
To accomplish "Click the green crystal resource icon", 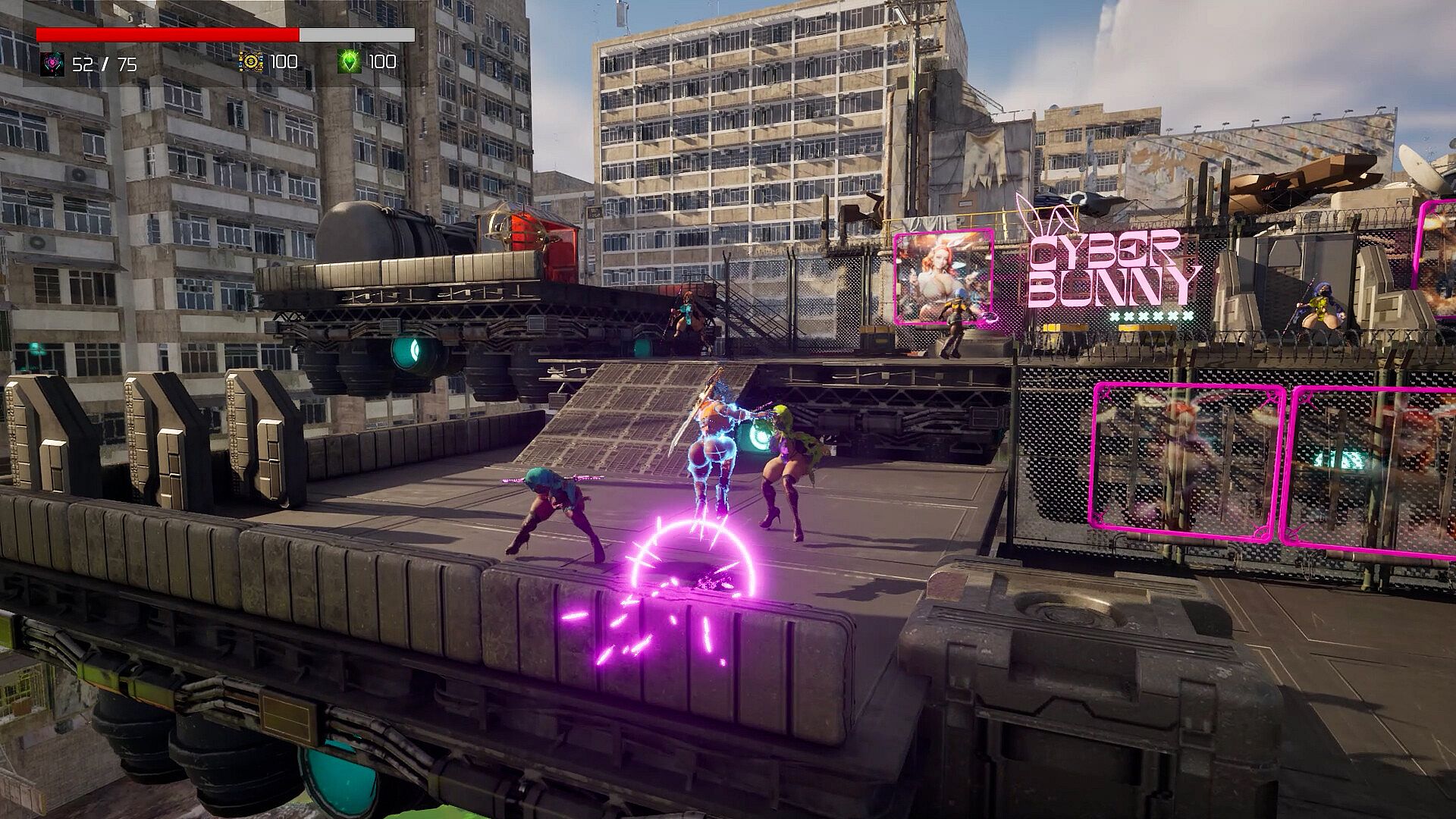I will 349,61.
